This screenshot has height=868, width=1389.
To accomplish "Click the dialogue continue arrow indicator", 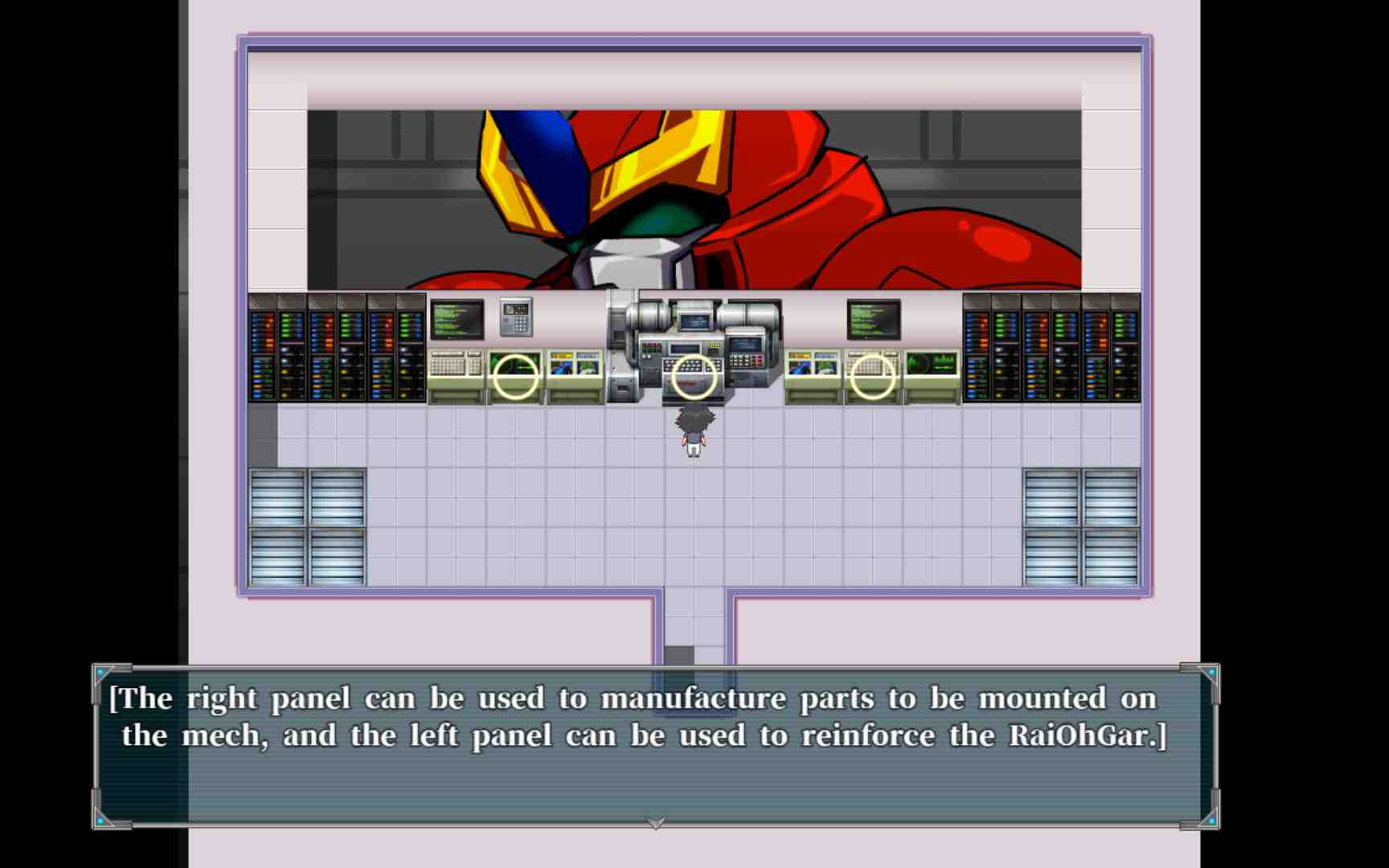I will point(656,823).
